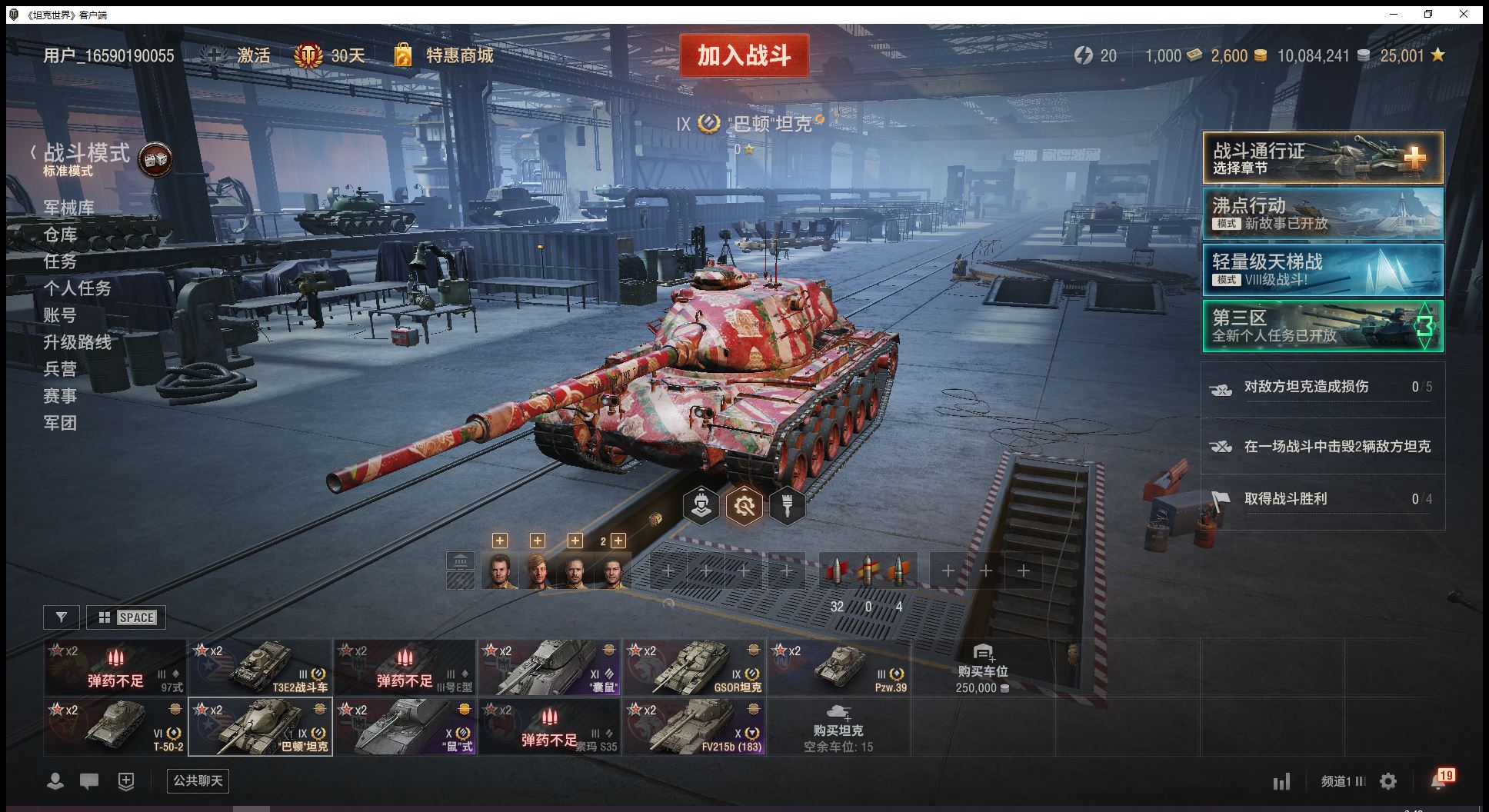Go to 升级路线 tech tree
This screenshot has width=1489, height=812.
tap(77, 342)
